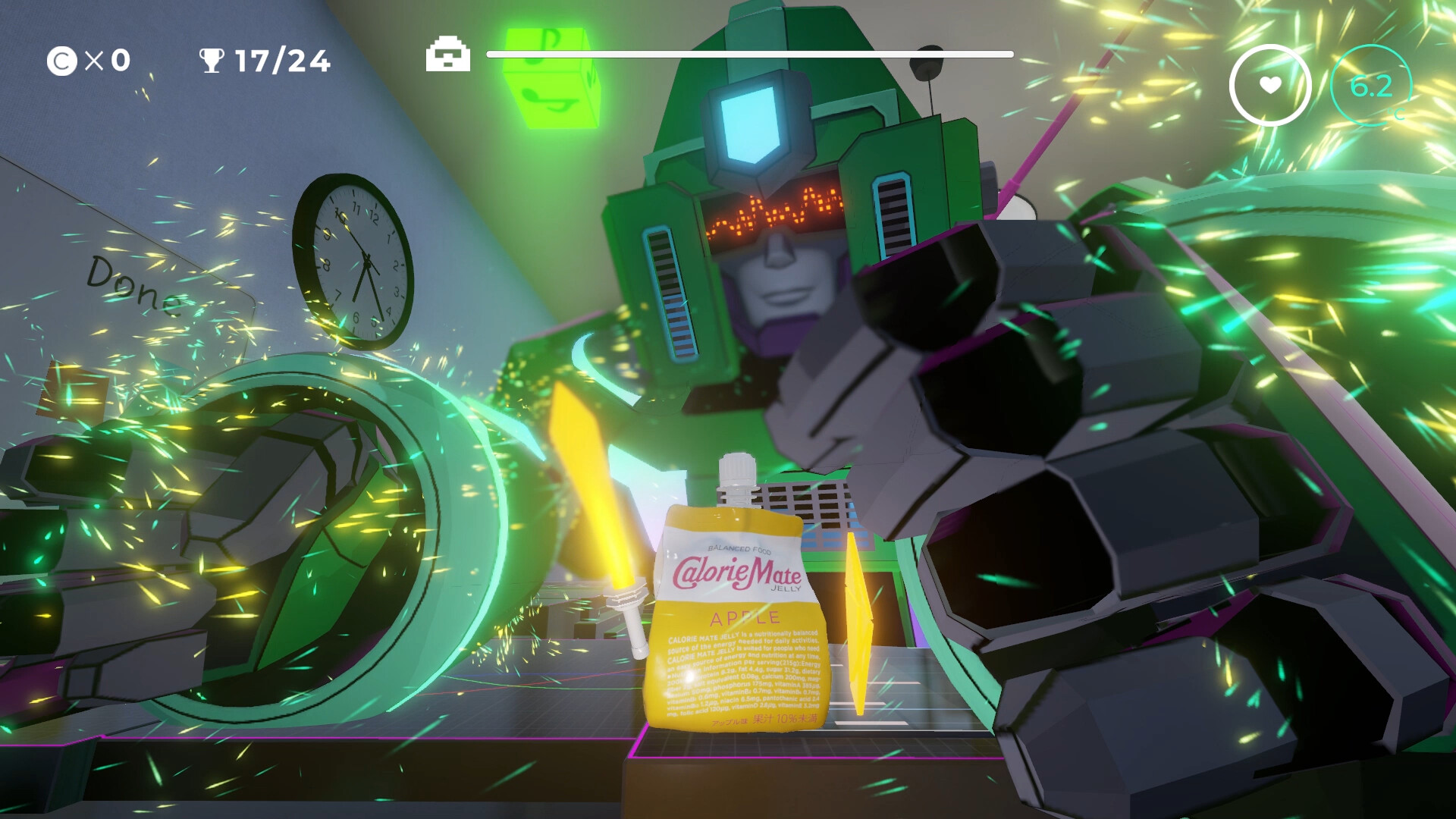Tap the white heart icon in its circle
The width and height of the screenshot is (1456, 819).
(x=1272, y=85)
